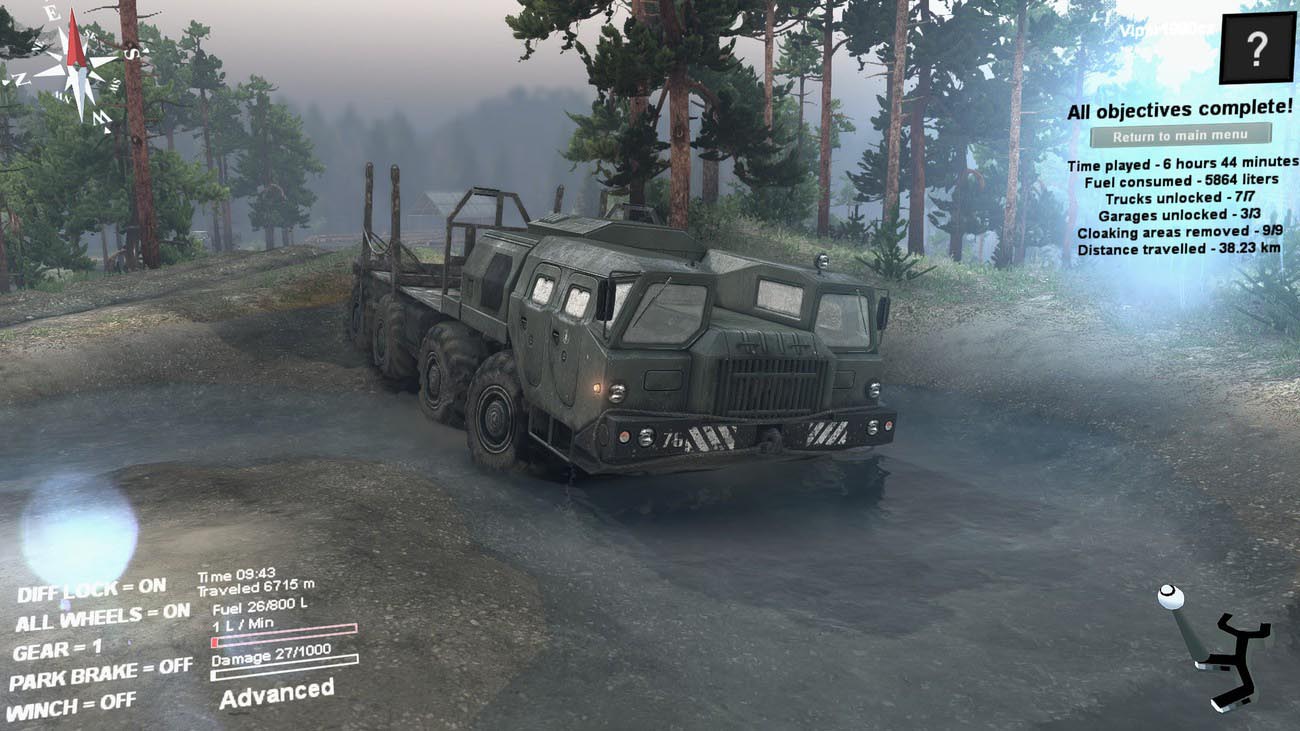Open the question mark help box

[1257, 47]
